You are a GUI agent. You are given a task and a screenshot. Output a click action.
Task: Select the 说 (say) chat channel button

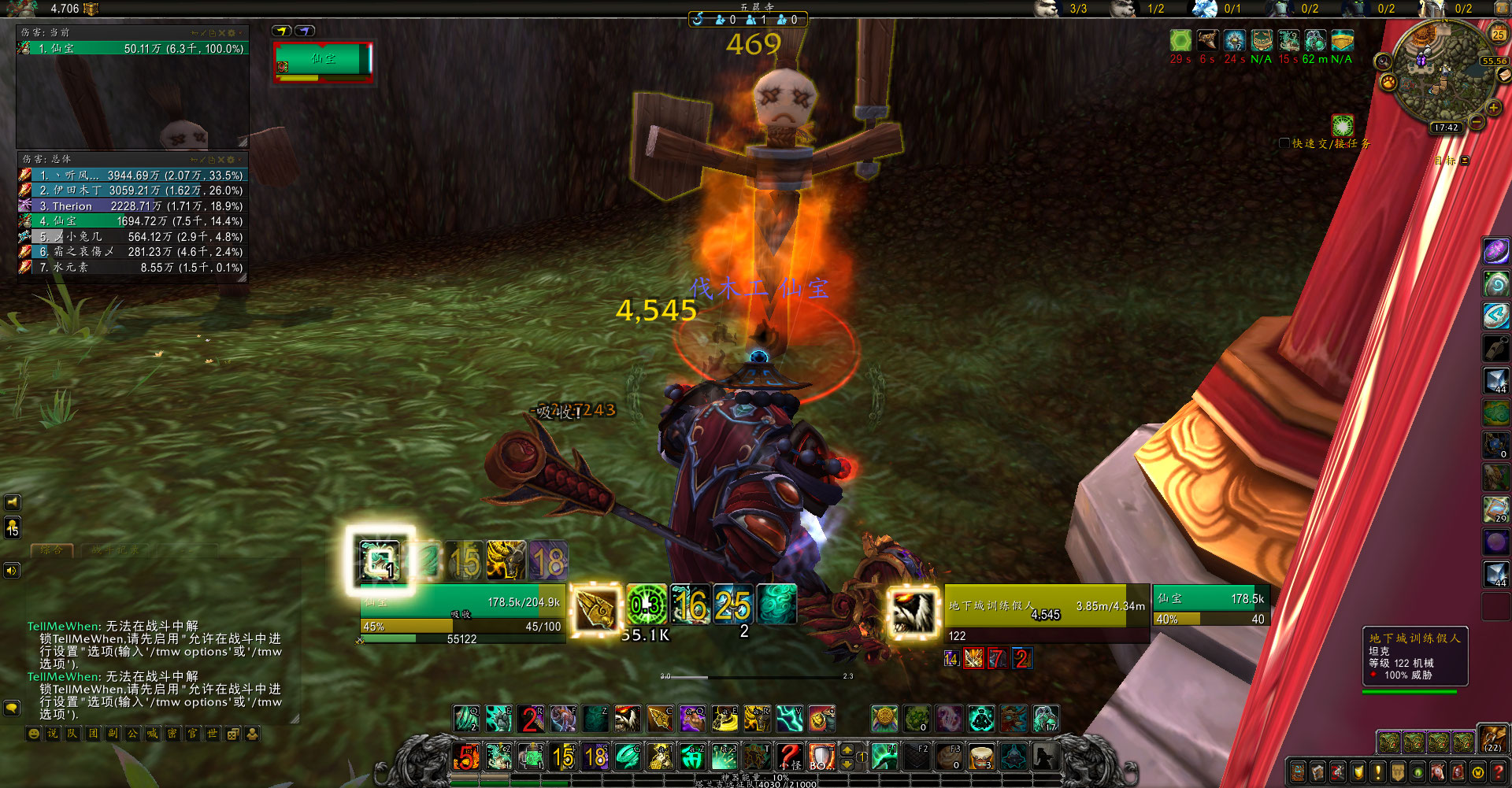[52, 734]
